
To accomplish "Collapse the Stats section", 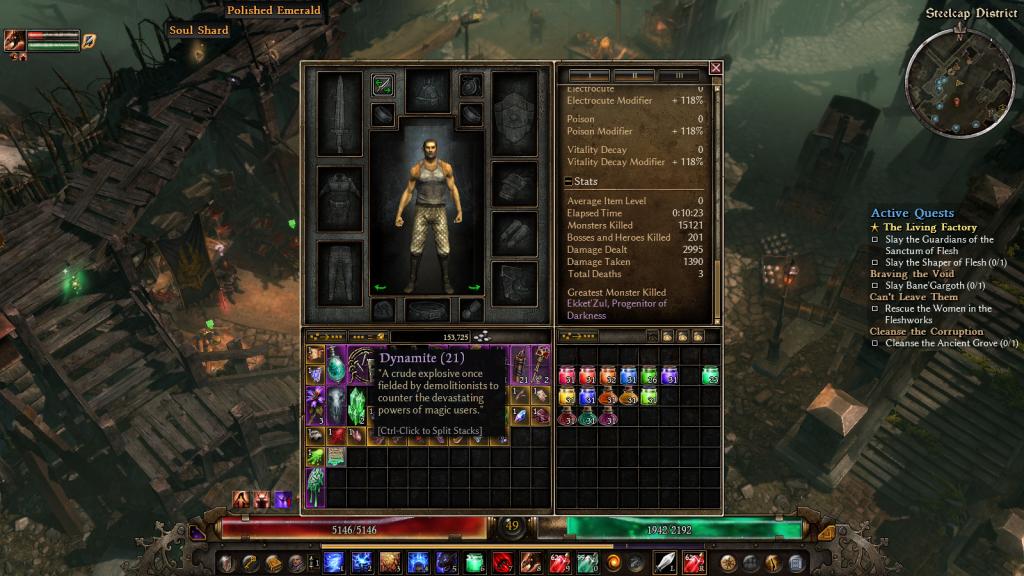I will [x=568, y=182].
